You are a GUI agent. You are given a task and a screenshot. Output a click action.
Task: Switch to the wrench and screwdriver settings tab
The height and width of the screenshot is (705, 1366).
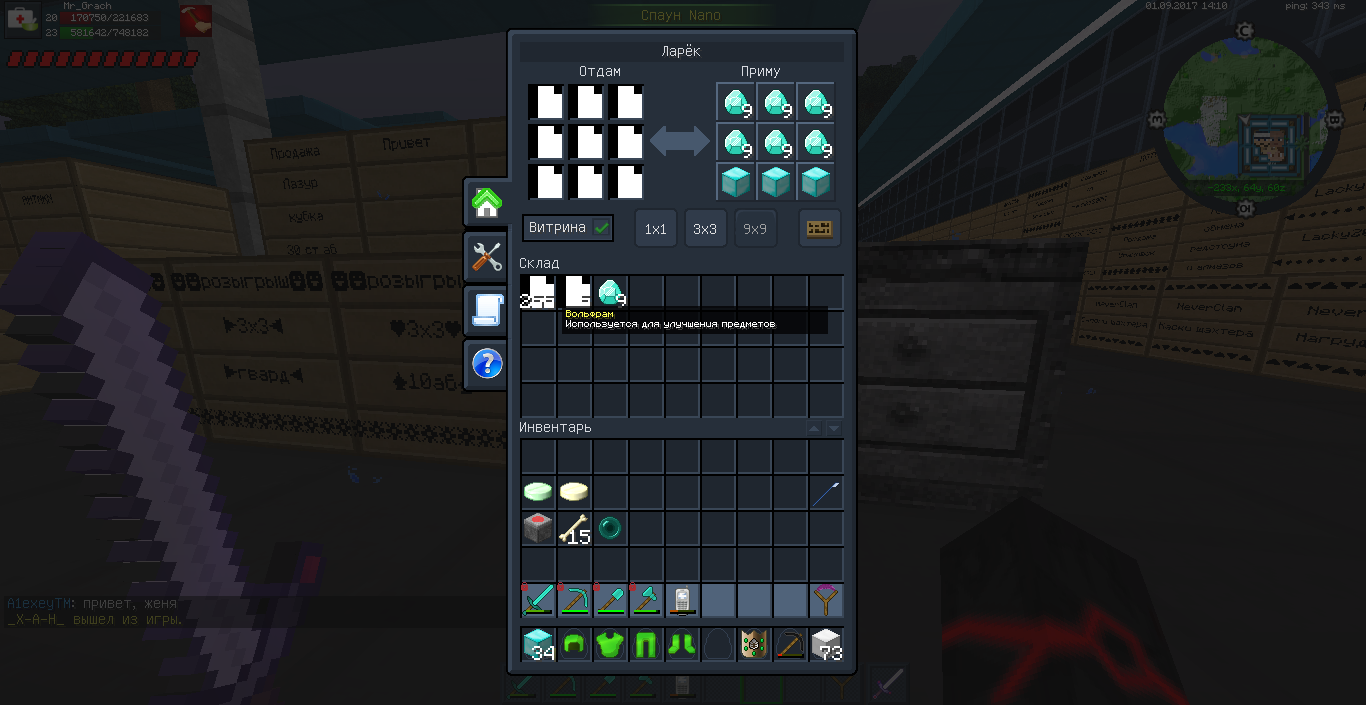(x=486, y=257)
